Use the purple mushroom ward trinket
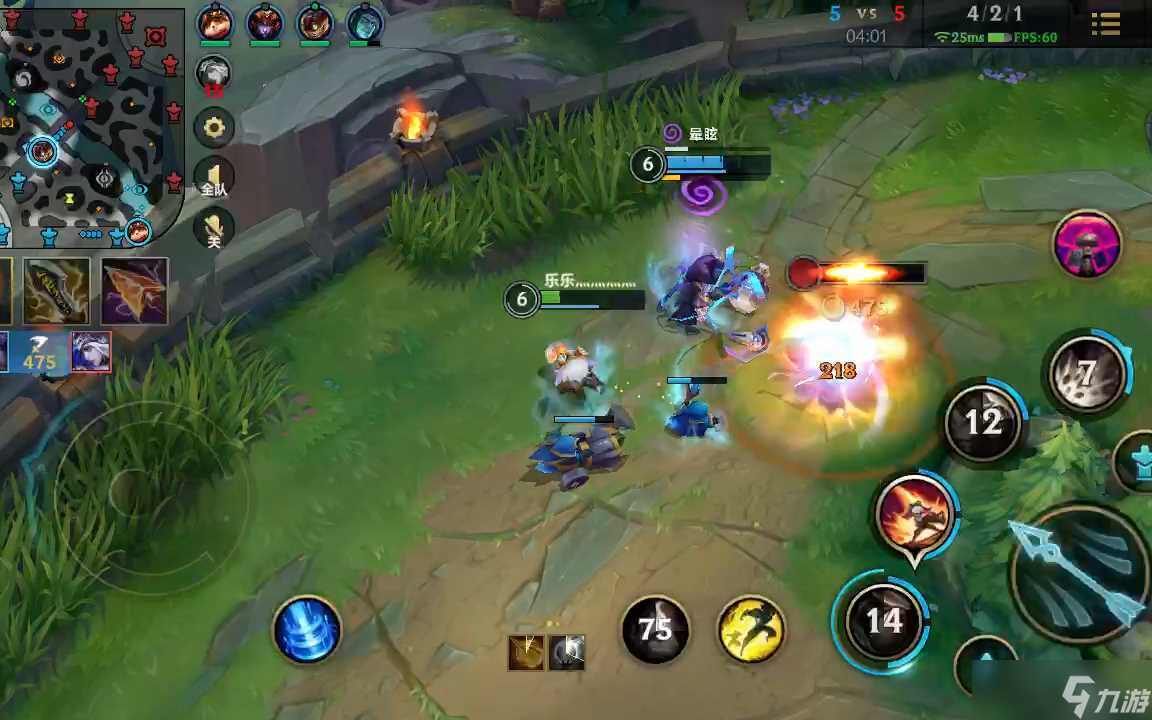Image resolution: width=1152 pixels, height=720 pixels. (1087, 245)
